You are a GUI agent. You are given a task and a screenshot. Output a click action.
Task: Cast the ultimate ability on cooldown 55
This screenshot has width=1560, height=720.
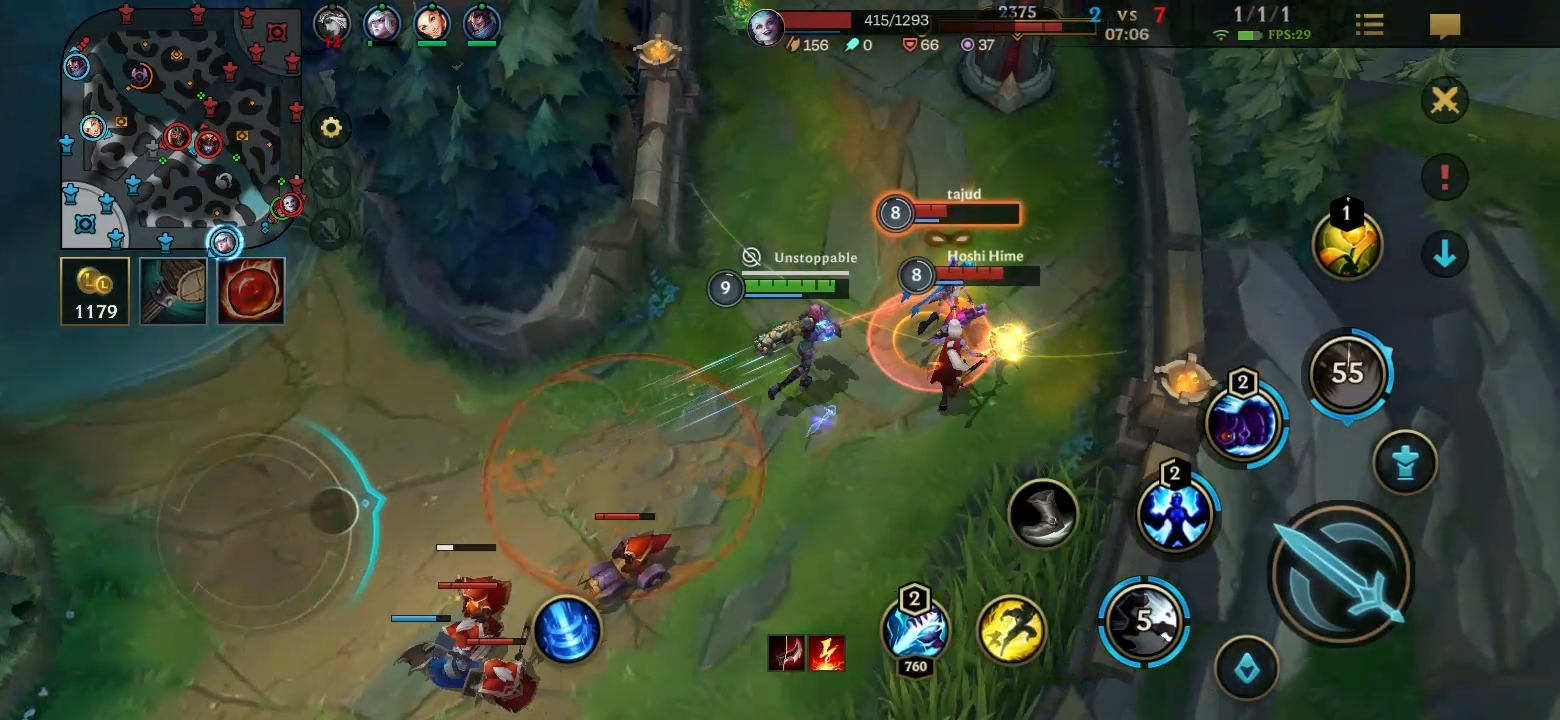[x=1349, y=373]
